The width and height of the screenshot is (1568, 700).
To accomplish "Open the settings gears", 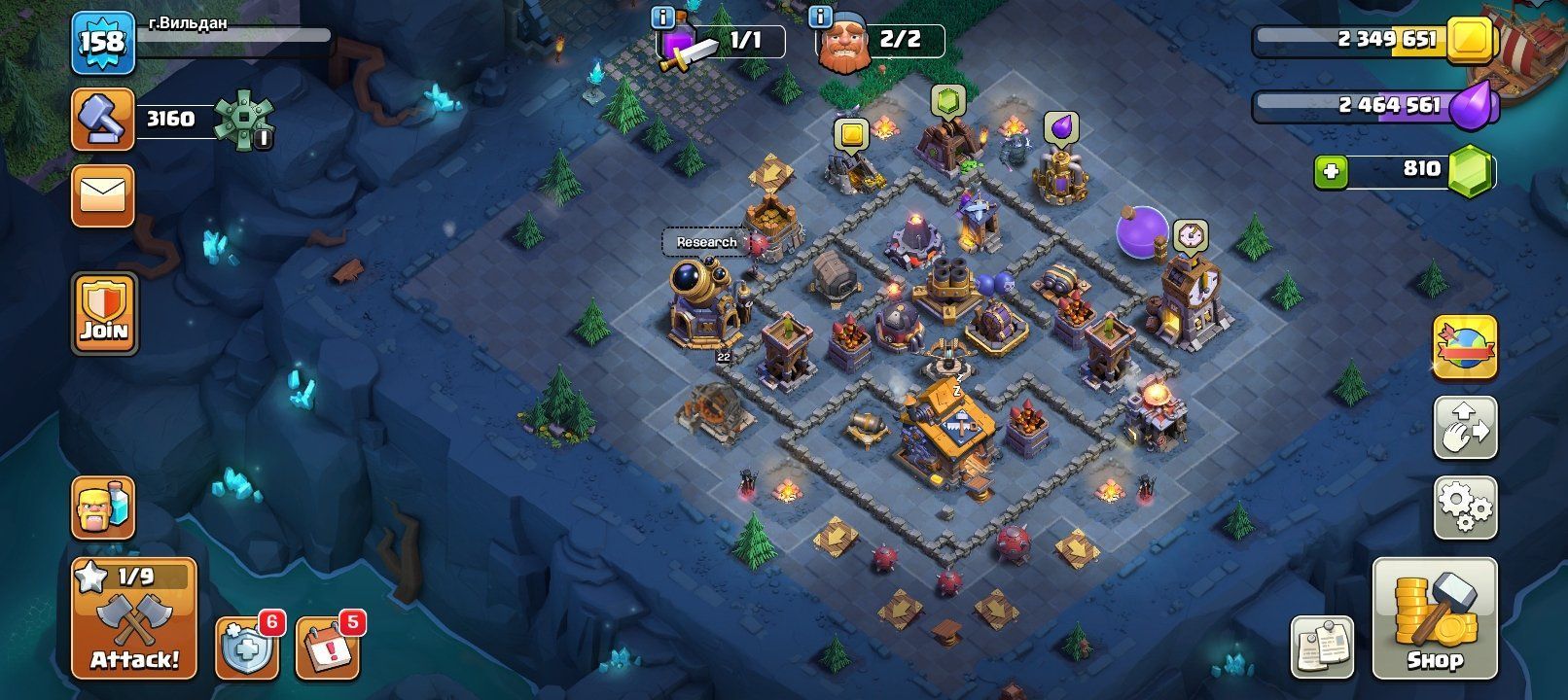I will pyautogui.click(x=1464, y=506).
